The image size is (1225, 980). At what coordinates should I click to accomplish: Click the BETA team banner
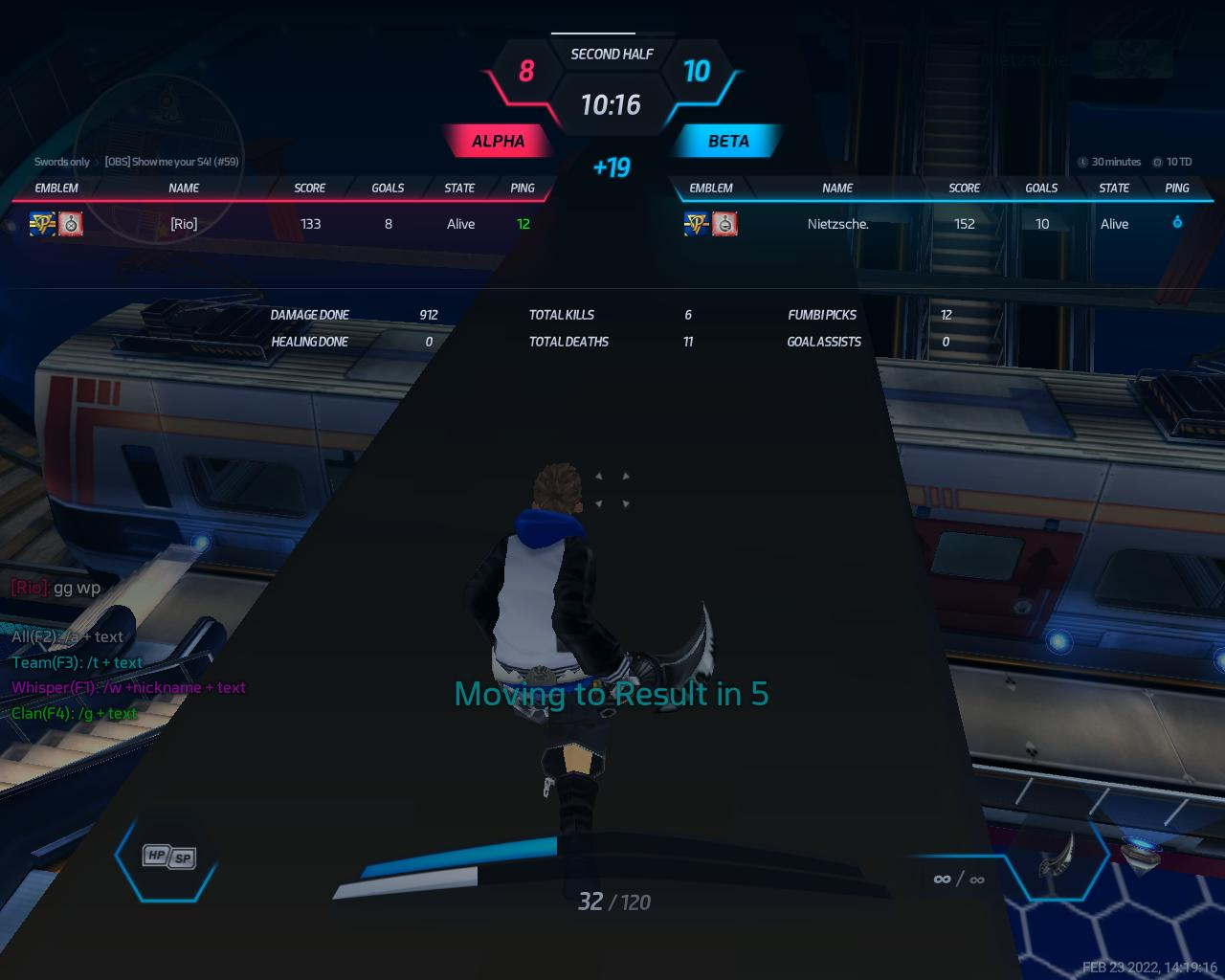click(728, 141)
